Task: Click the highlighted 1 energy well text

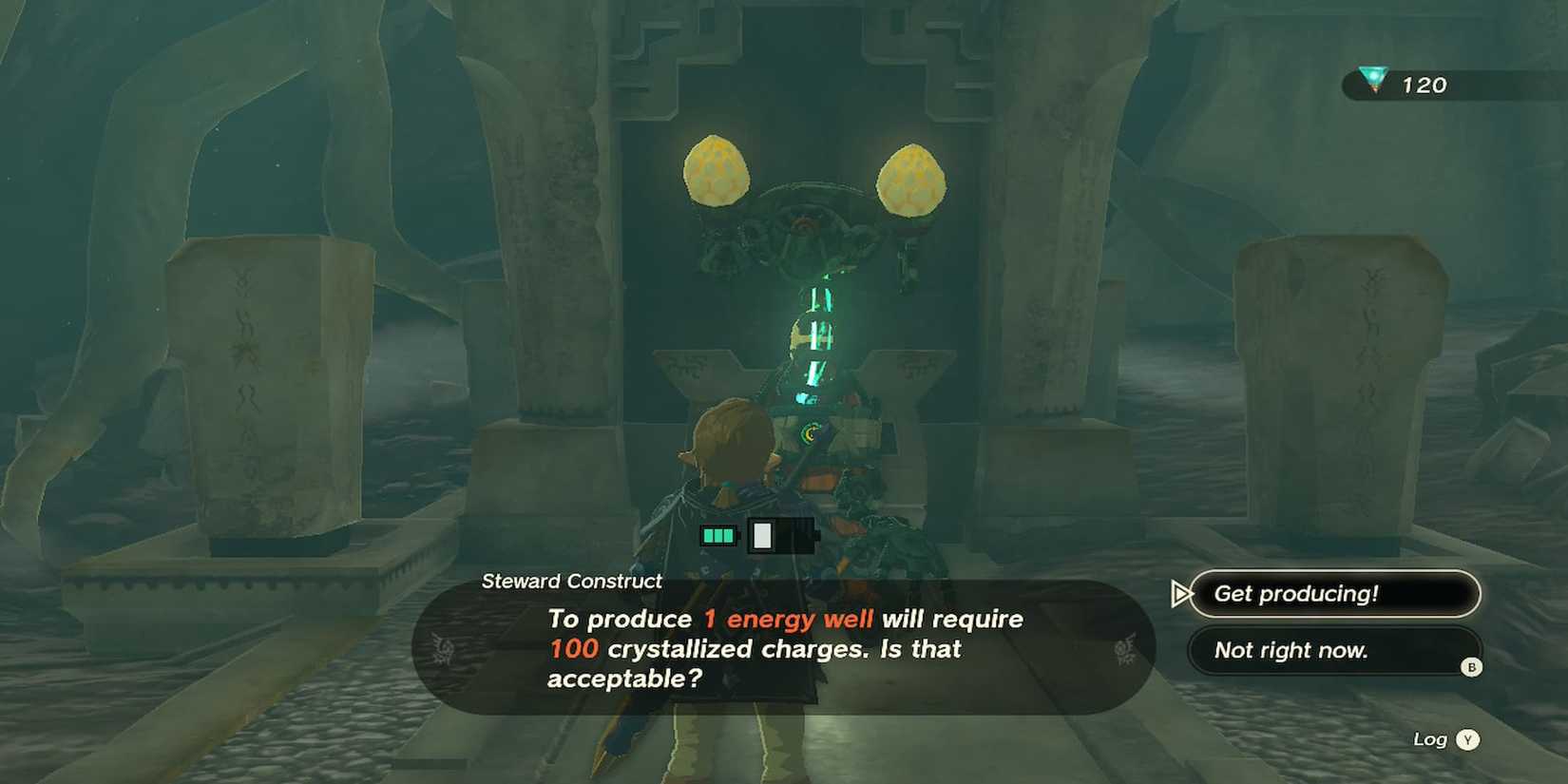Action: [788, 619]
